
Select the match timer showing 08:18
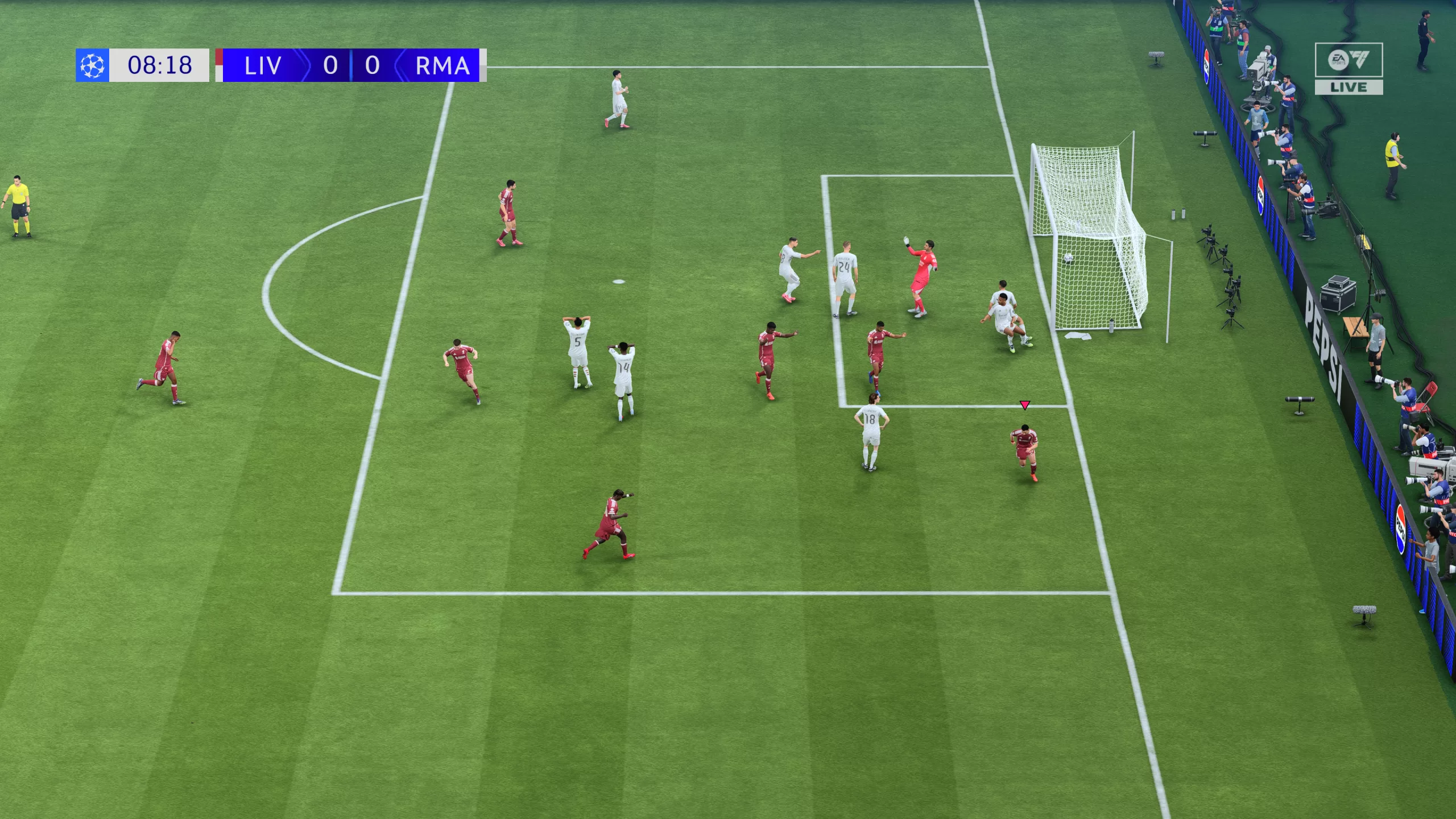(161, 65)
